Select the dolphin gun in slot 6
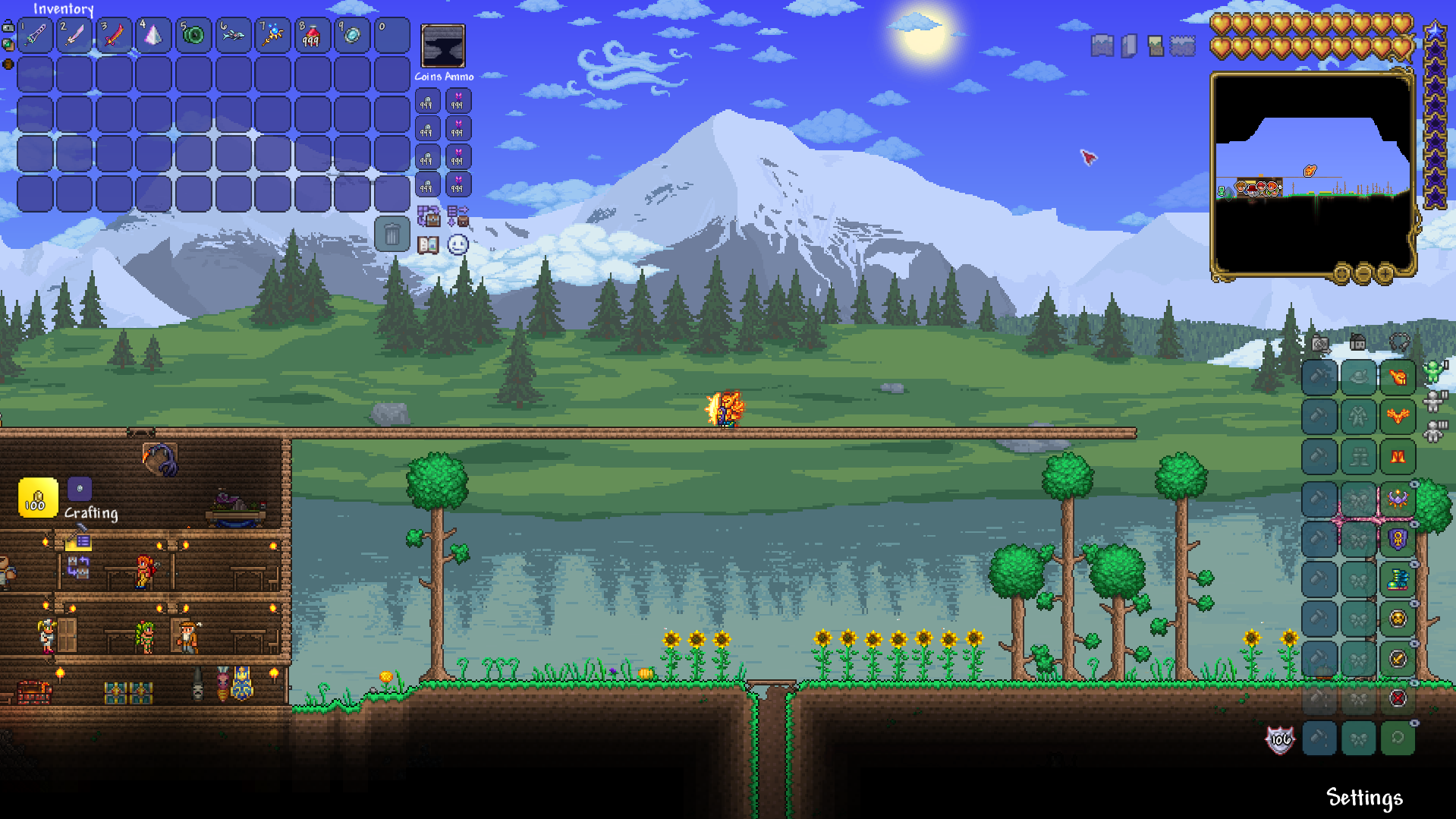1456x819 pixels. [x=233, y=35]
